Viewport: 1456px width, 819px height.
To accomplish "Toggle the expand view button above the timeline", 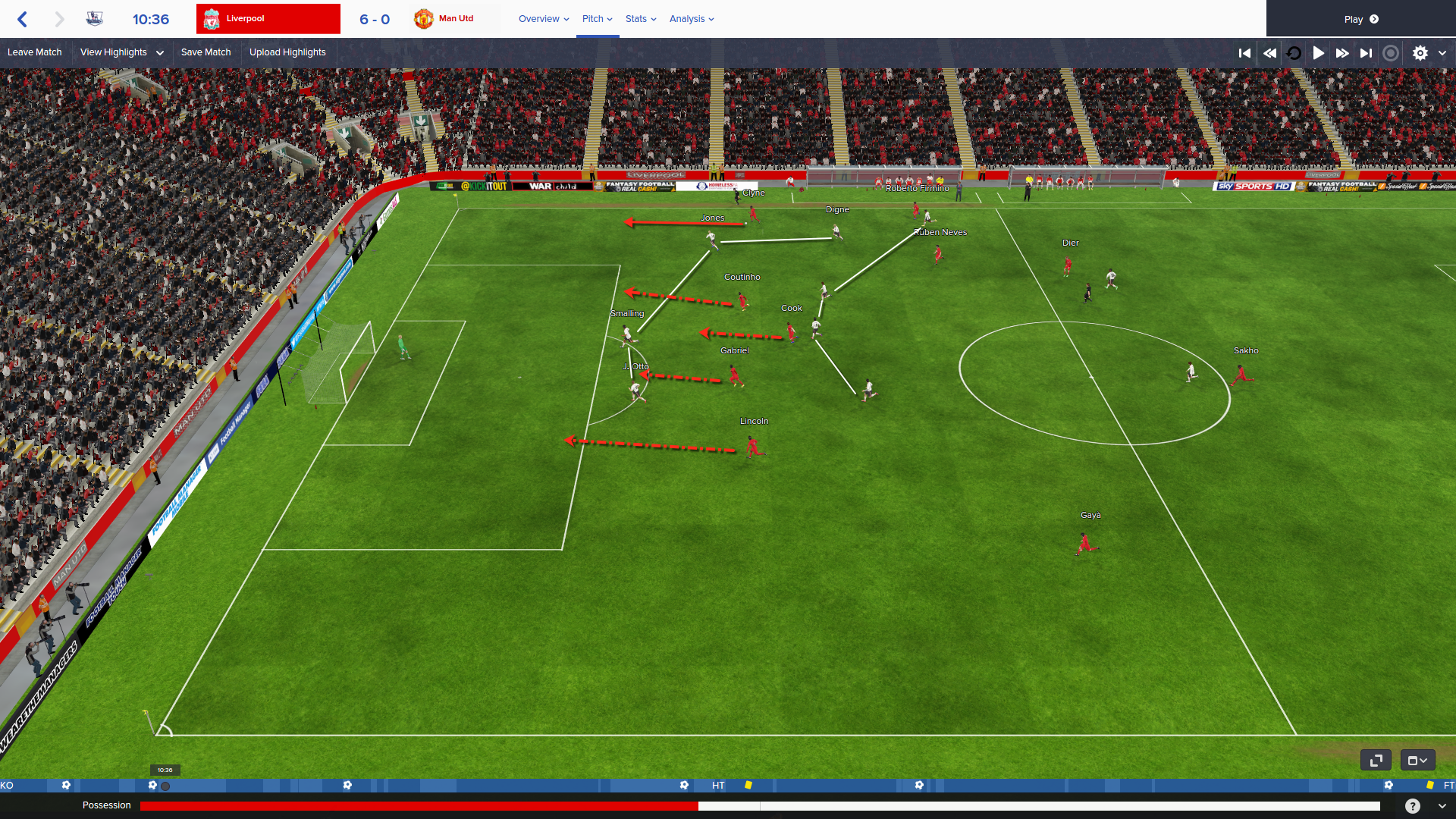I will [x=1376, y=760].
